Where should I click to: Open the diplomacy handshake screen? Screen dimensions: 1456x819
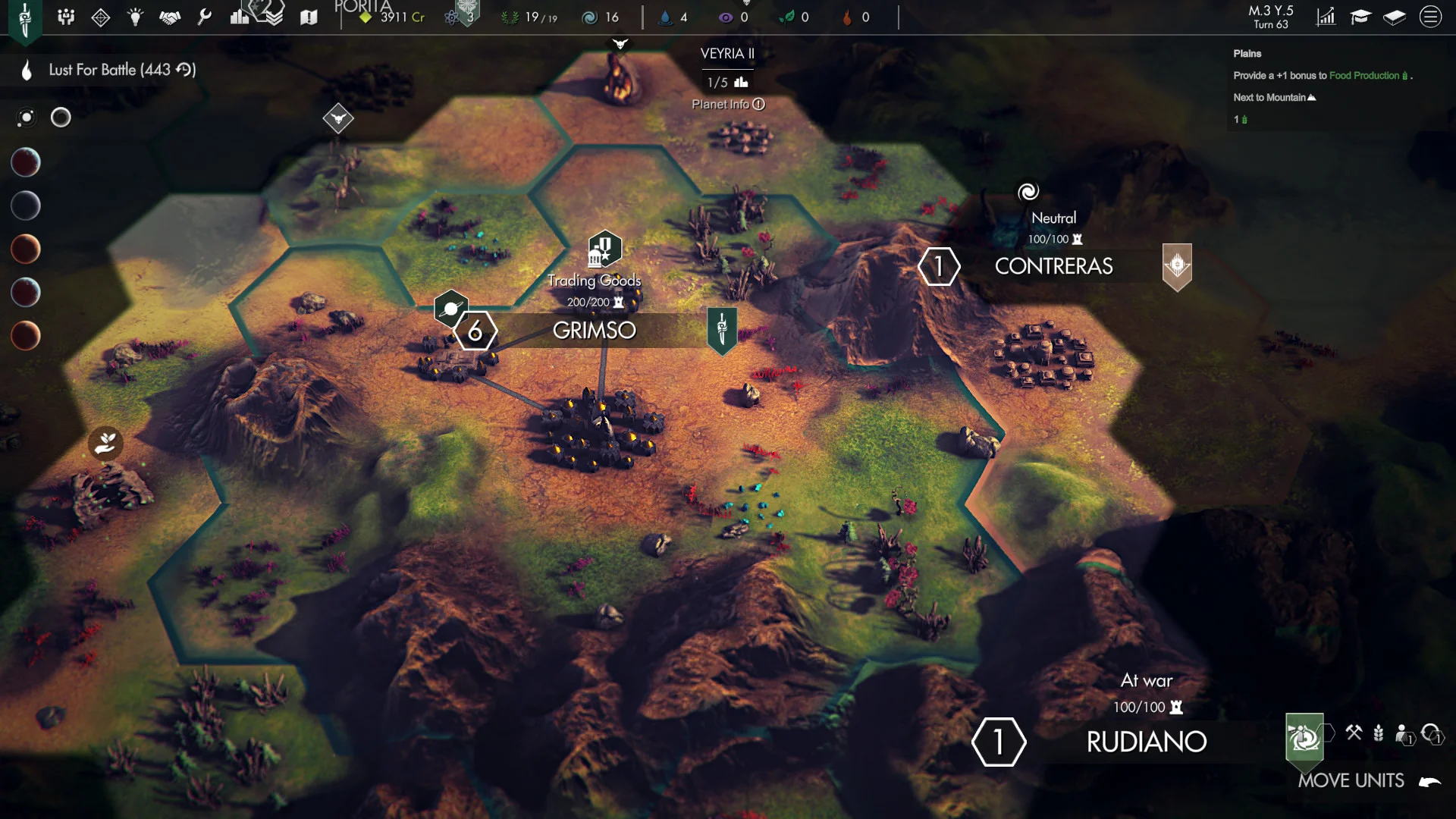[170, 17]
